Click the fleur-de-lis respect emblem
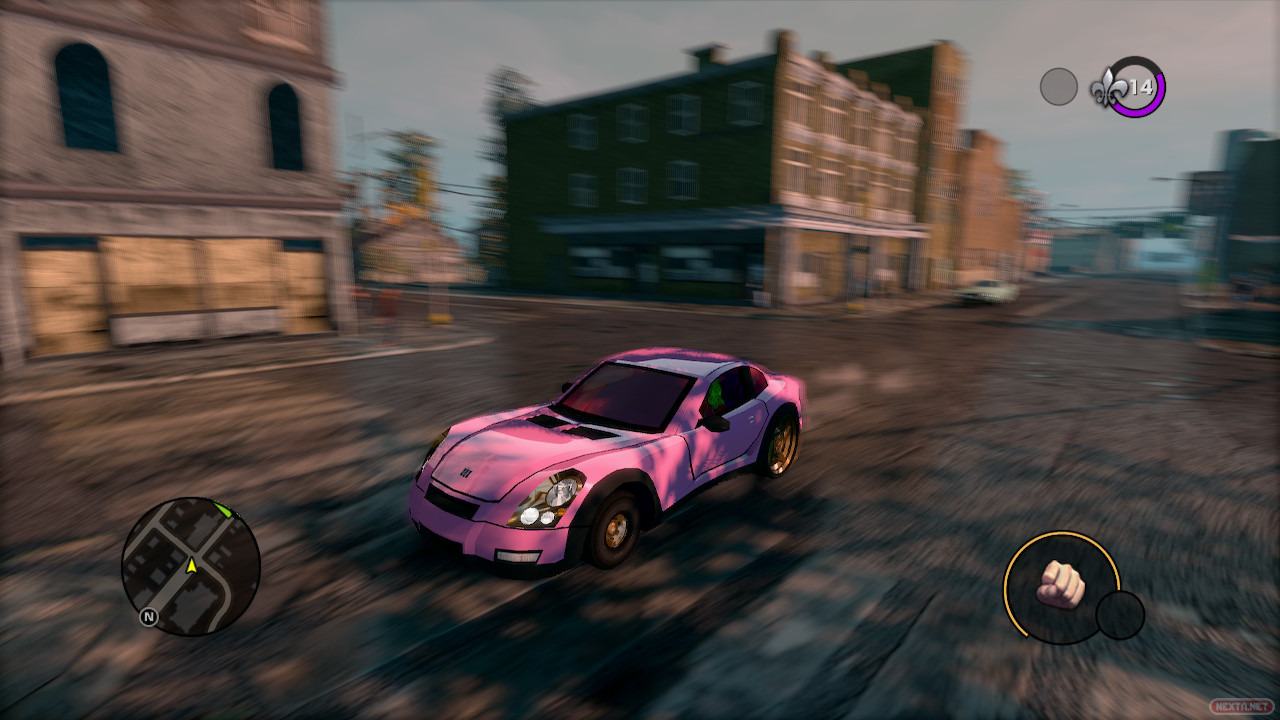Screen dimensions: 1280x720 1112,88
